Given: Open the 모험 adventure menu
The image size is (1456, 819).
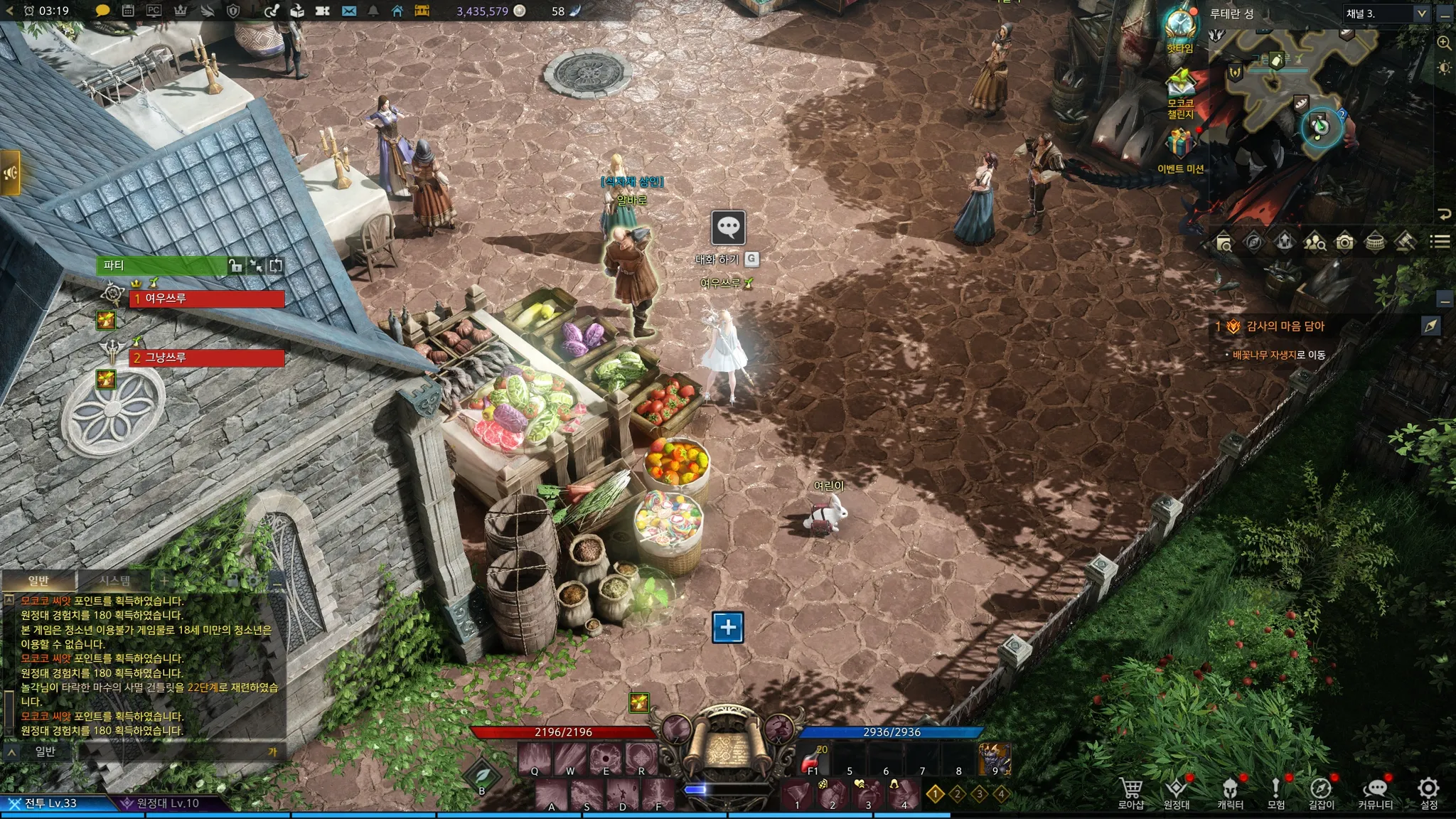Looking at the screenshot, I should [1276, 792].
